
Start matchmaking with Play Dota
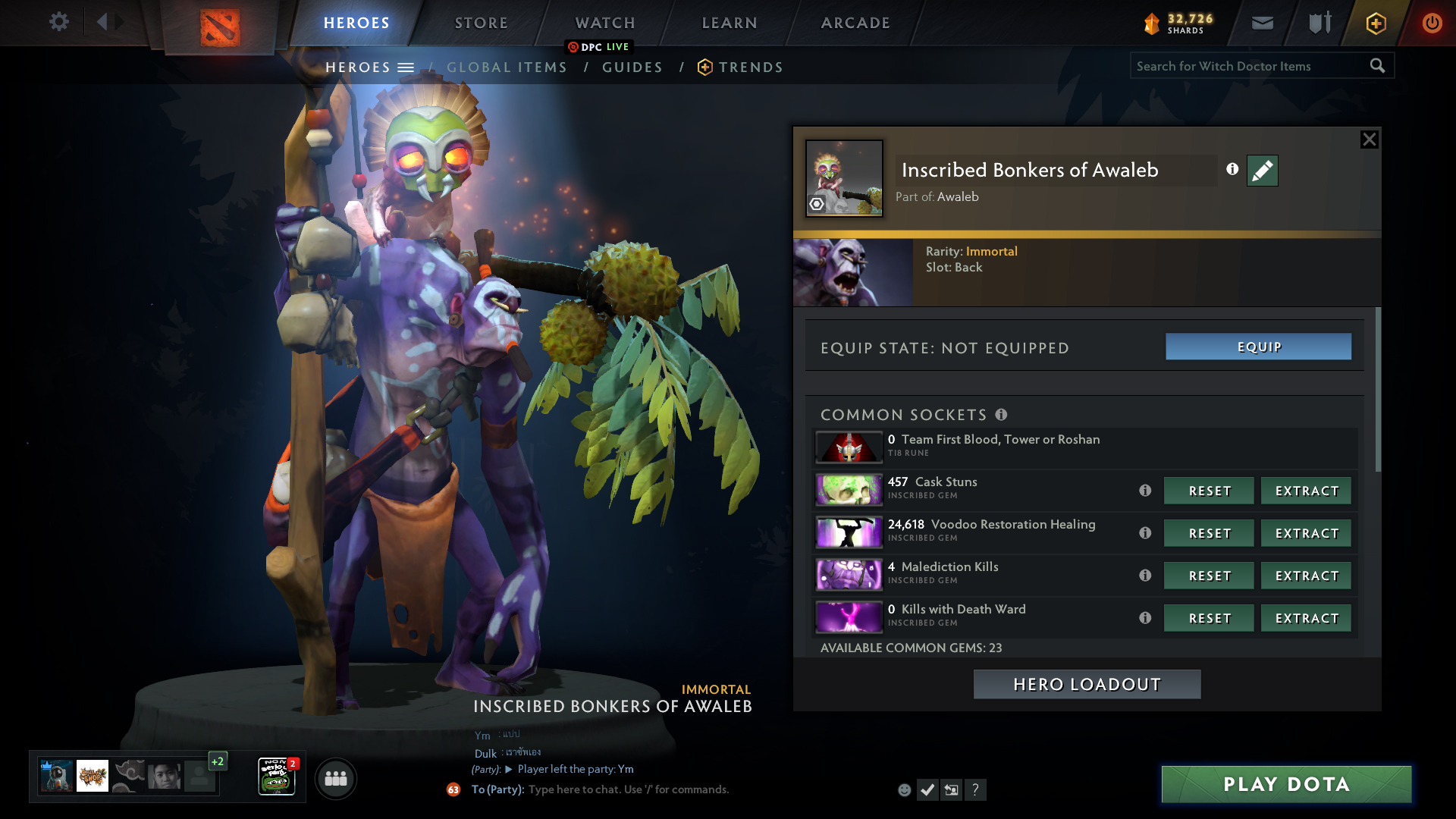tap(1286, 784)
